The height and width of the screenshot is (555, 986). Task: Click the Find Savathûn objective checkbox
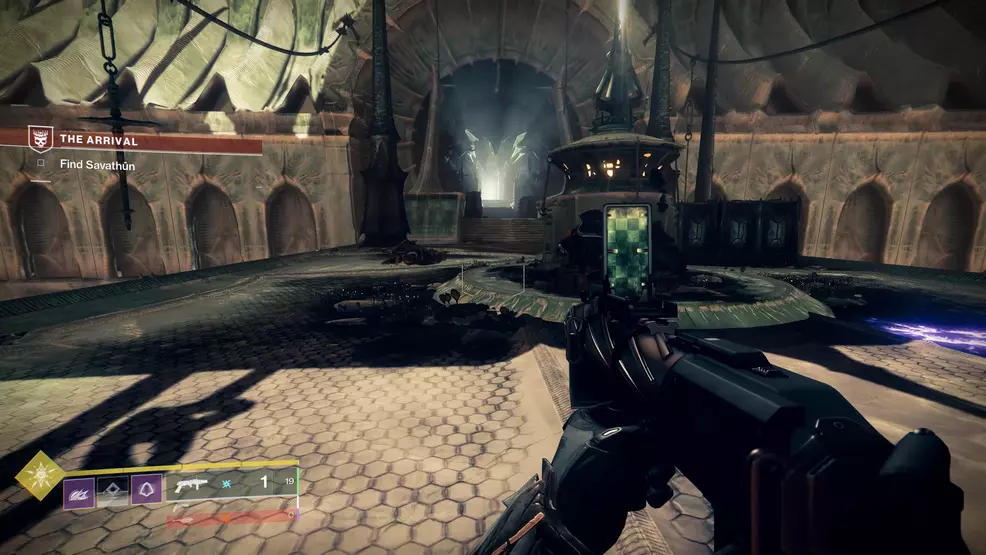pos(40,164)
